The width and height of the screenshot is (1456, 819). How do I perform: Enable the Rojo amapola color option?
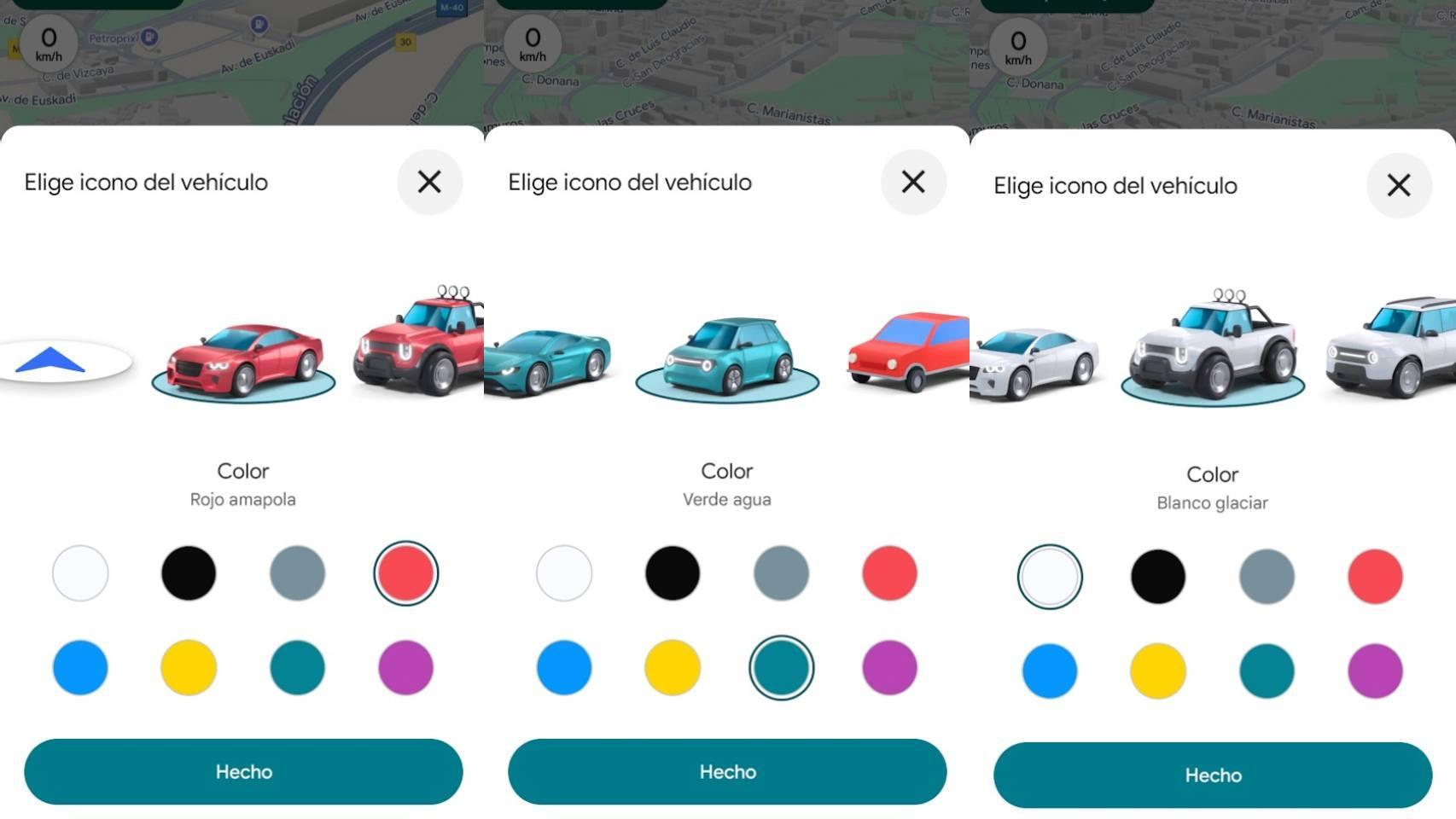pyautogui.click(x=405, y=573)
